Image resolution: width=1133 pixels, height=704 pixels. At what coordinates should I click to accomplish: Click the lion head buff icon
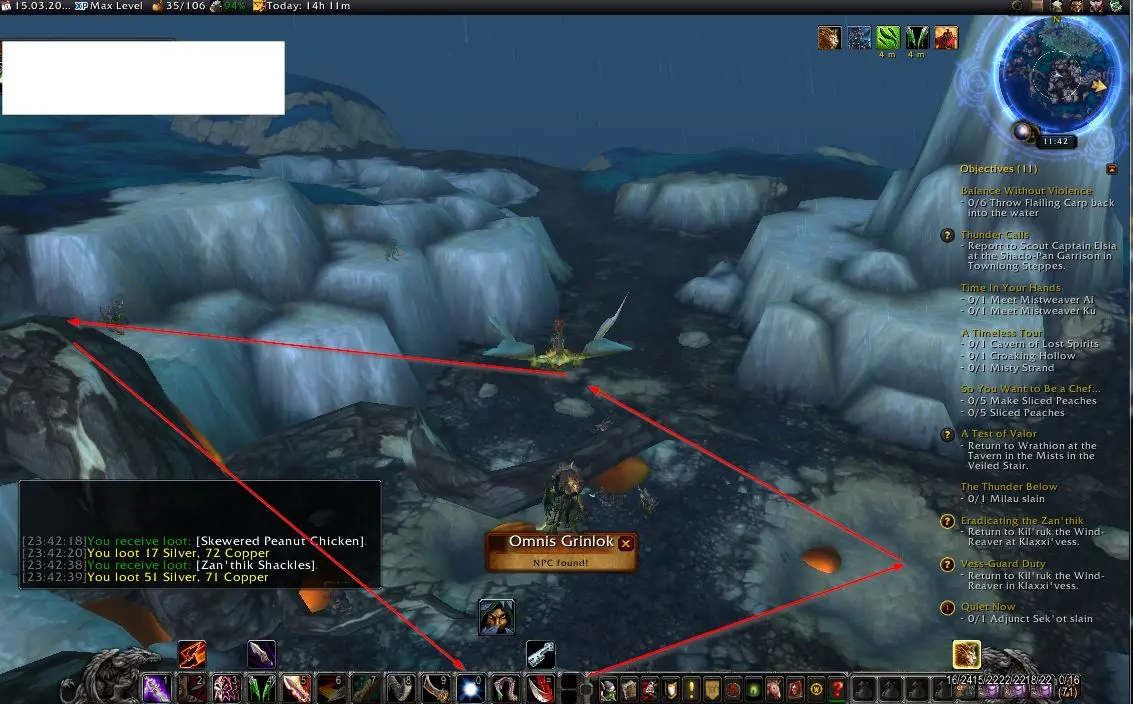point(829,38)
